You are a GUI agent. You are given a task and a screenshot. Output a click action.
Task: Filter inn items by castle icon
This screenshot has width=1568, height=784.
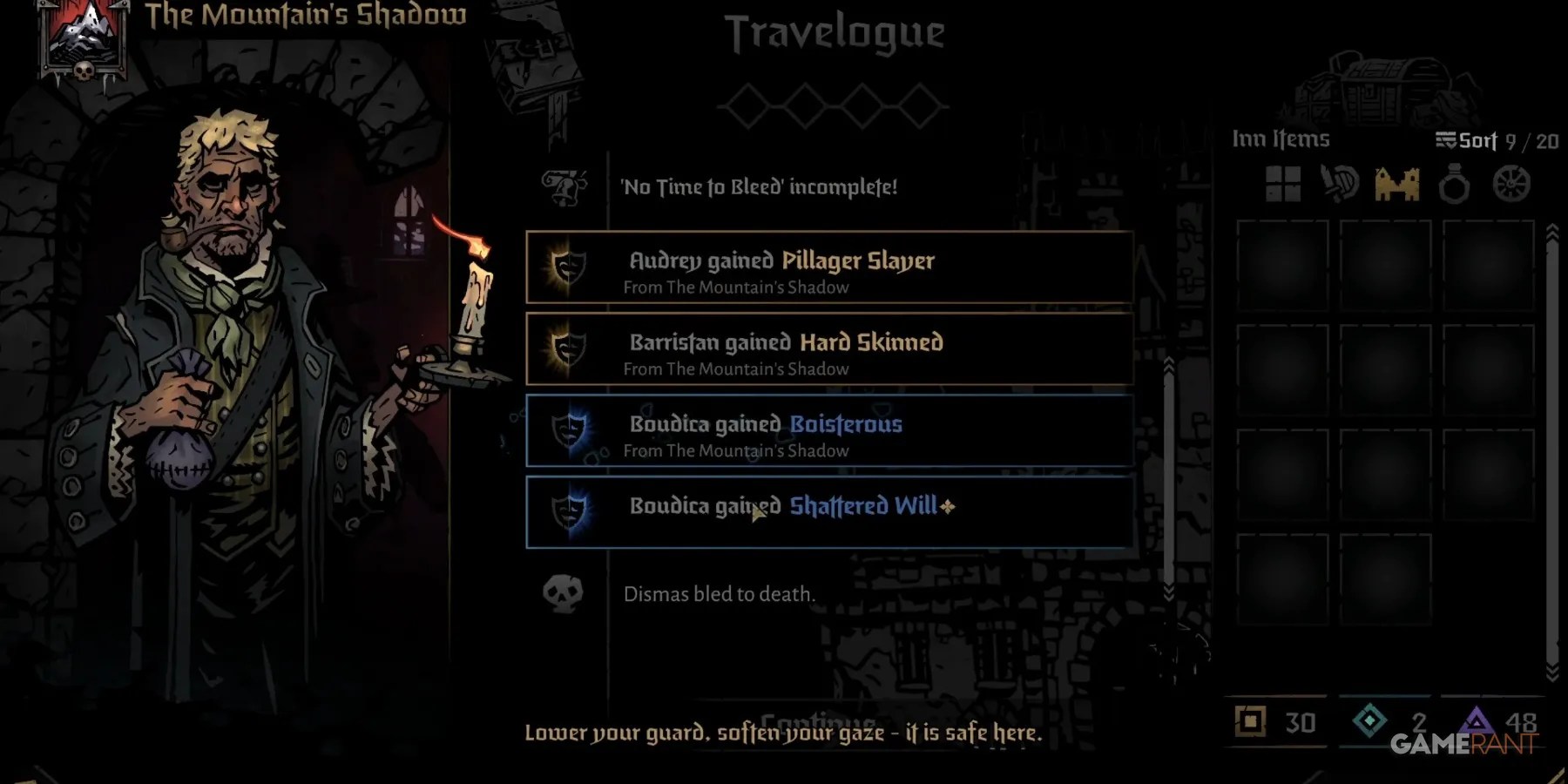(x=1396, y=185)
